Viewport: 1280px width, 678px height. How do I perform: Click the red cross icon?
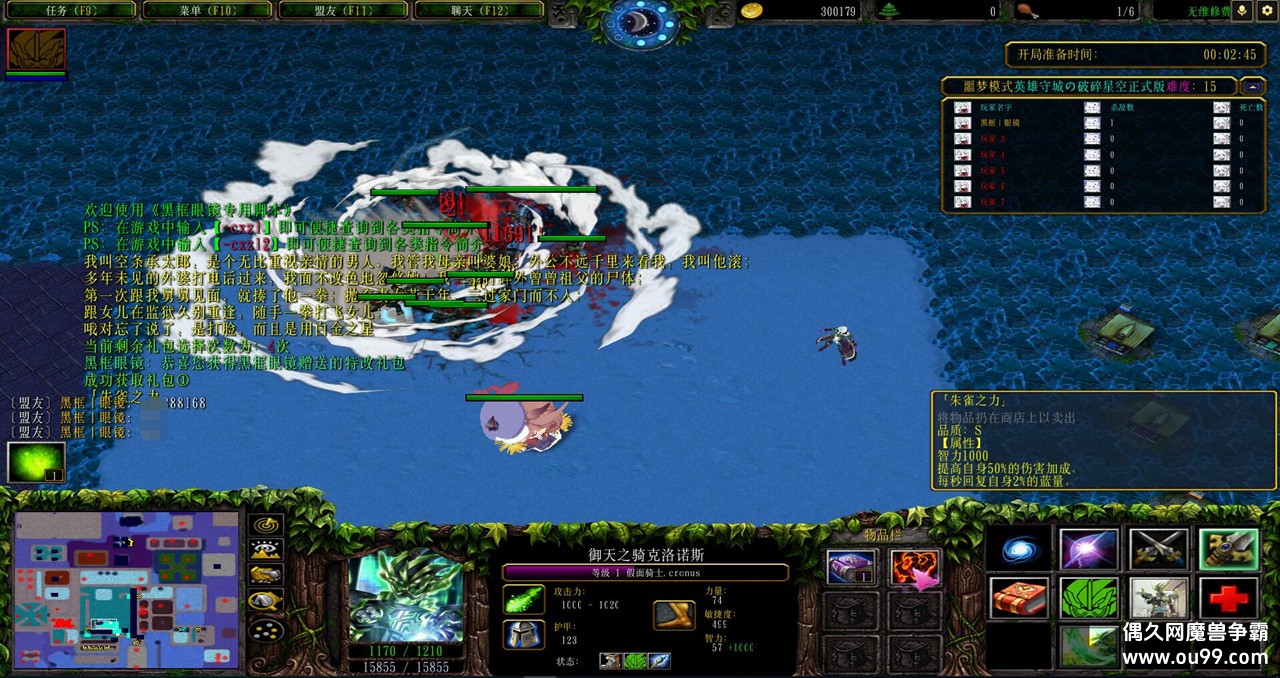pyautogui.click(x=1229, y=598)
